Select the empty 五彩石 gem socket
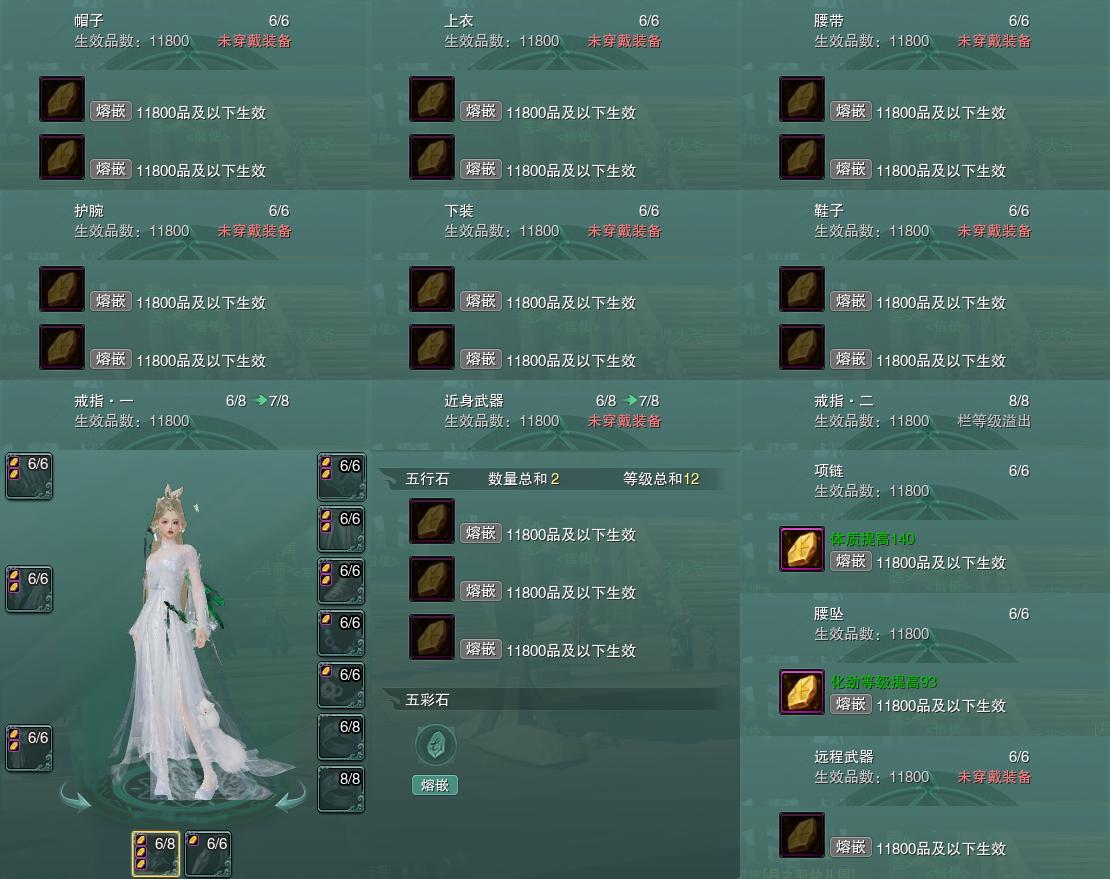 click(435, 745)
